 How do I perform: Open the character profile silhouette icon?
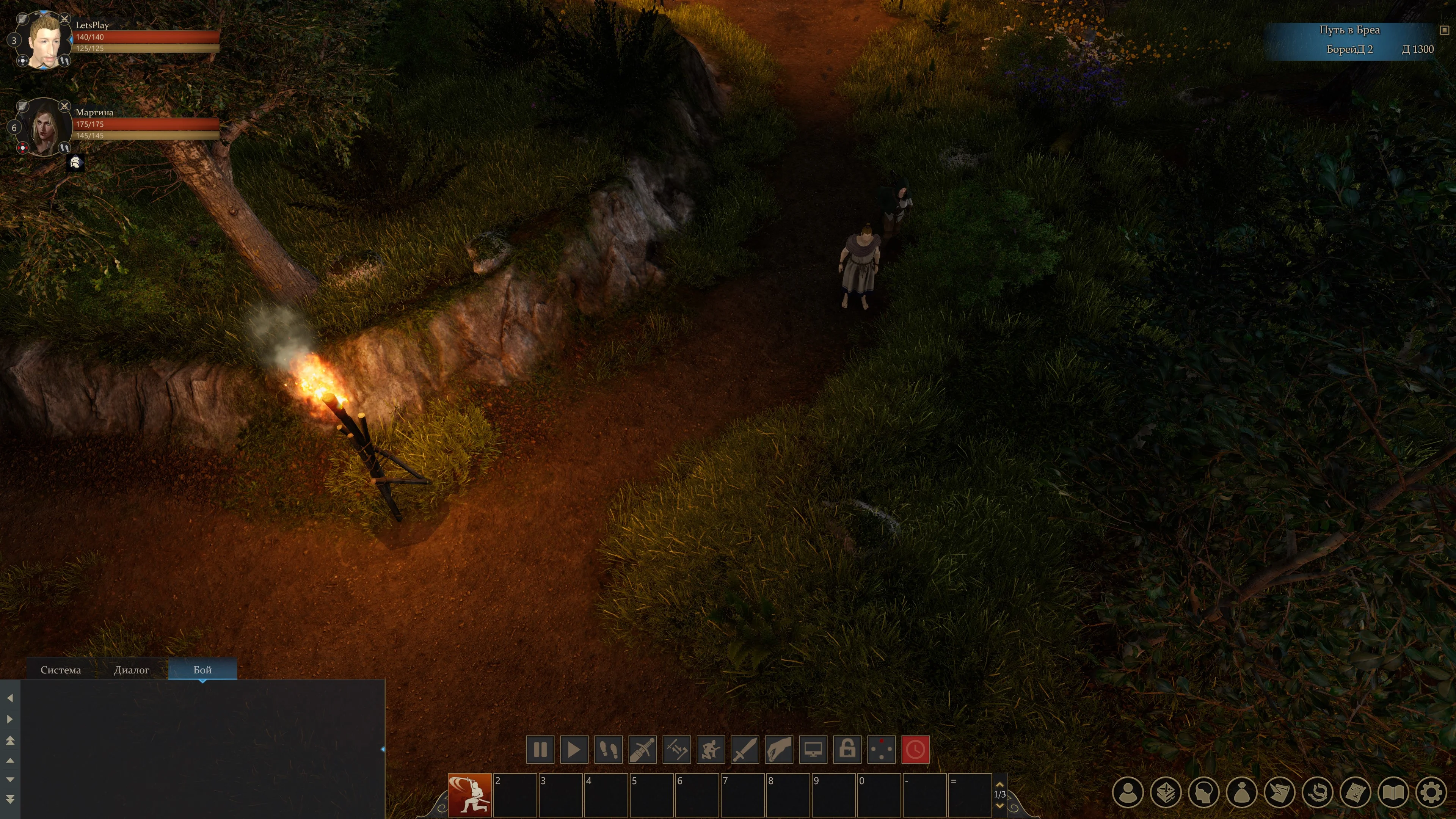point(1128,792)
